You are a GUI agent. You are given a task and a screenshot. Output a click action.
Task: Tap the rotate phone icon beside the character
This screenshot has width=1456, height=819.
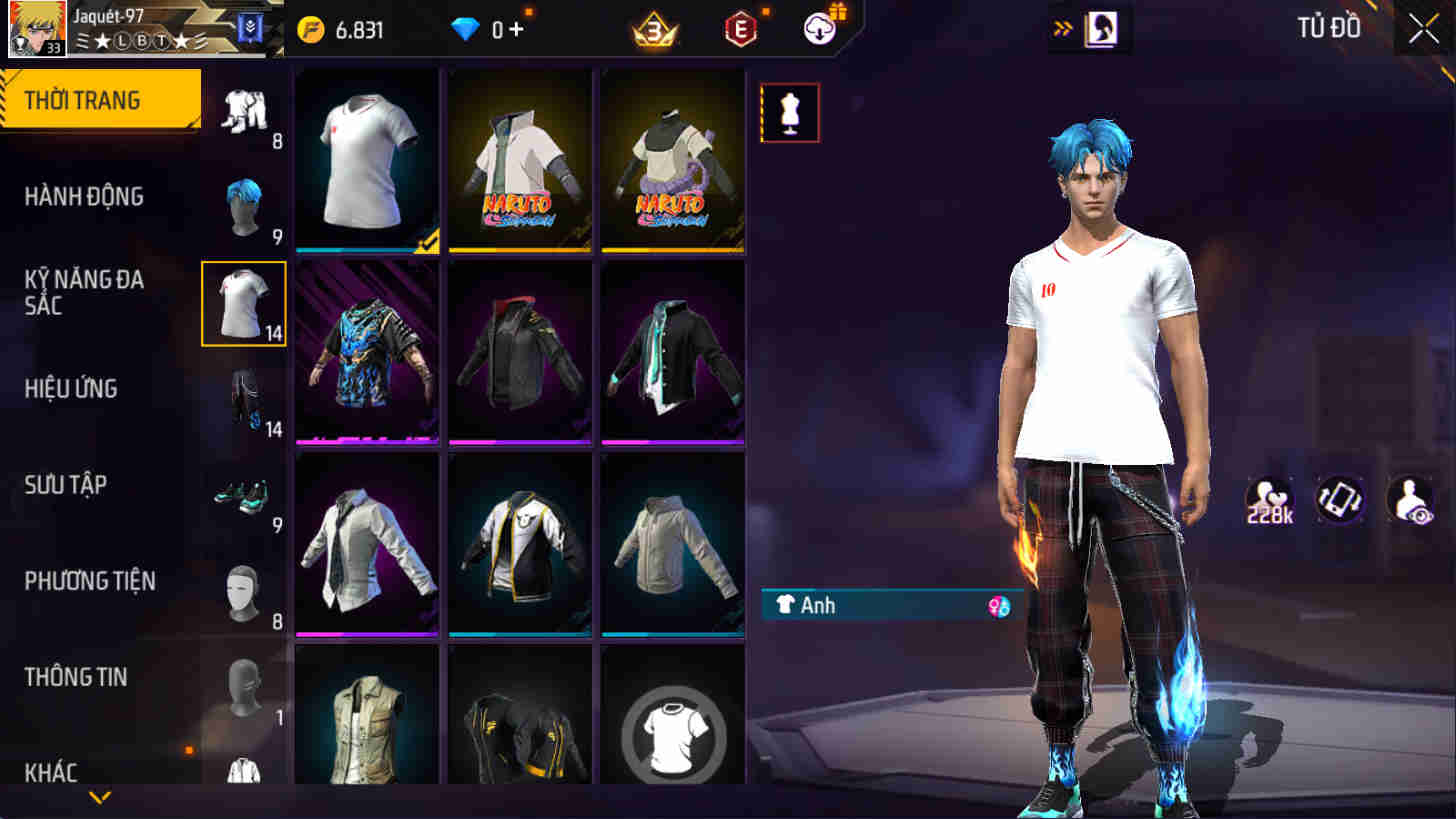pyautogui.click(x=1341, y=498)
